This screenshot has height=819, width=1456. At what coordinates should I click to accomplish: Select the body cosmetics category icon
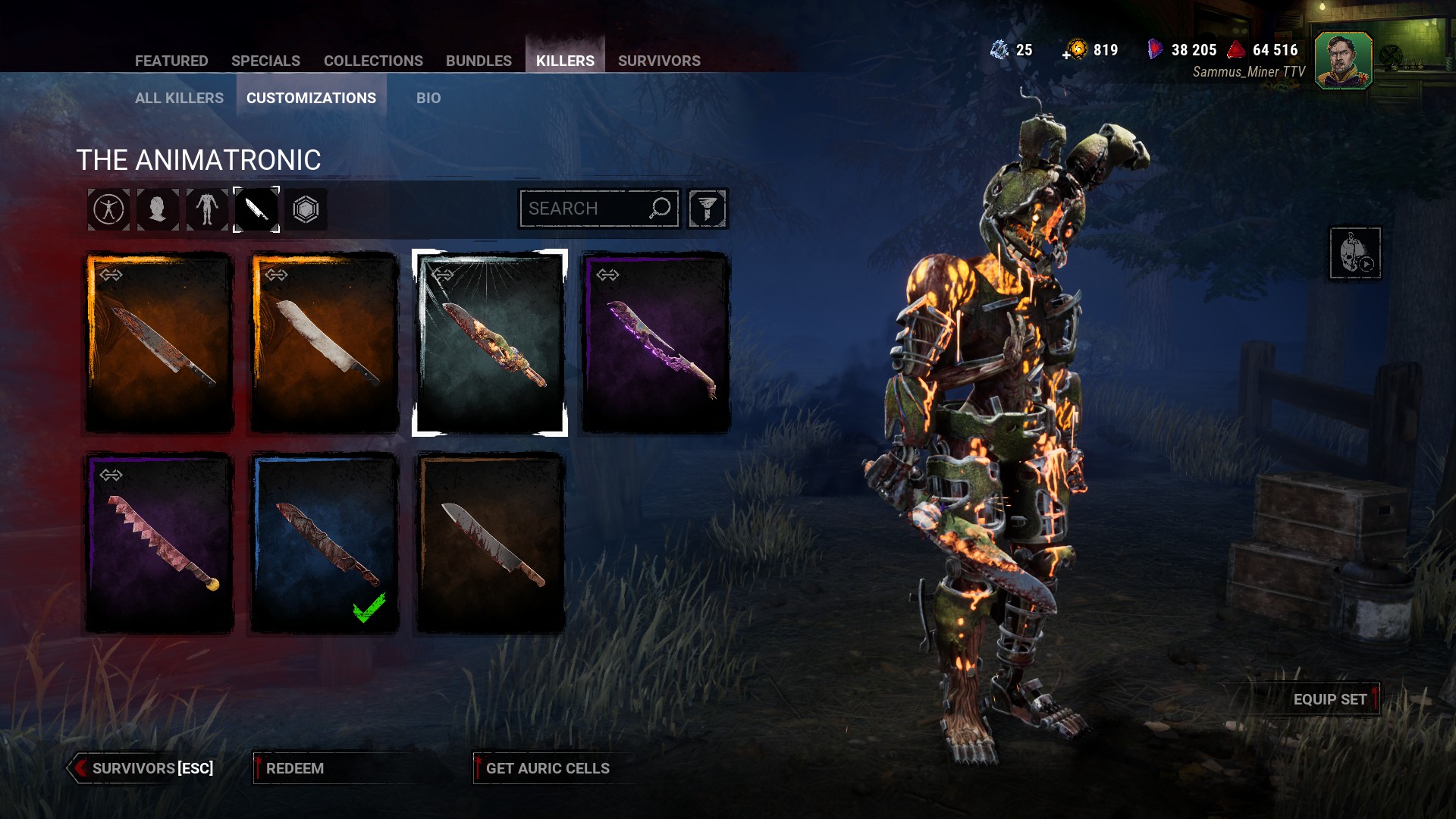point(207,209)
